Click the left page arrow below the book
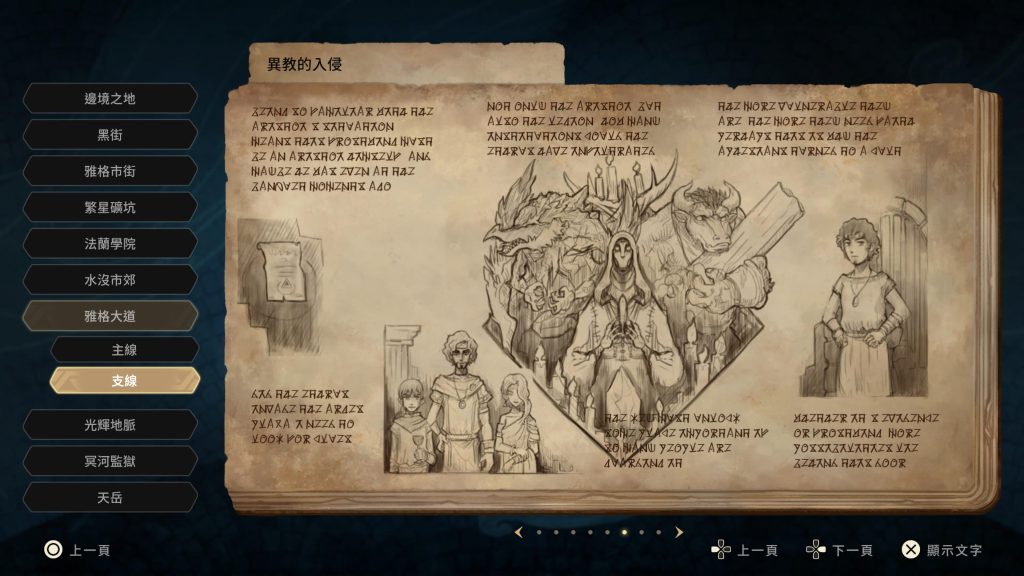Viewport: 1024px width, 576px height. point(518,532)
